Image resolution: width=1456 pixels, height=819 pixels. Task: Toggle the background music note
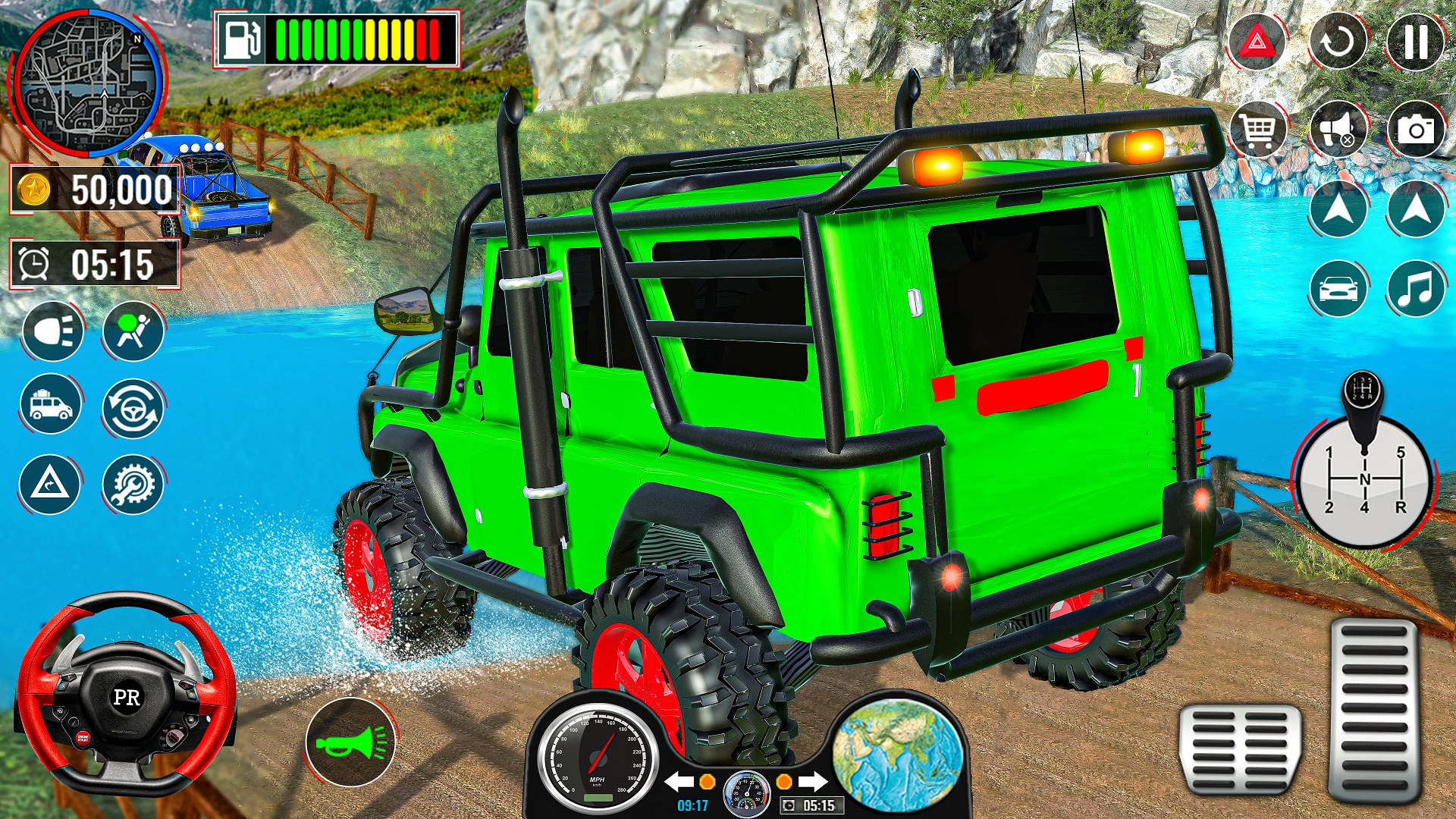point(1415,287)
